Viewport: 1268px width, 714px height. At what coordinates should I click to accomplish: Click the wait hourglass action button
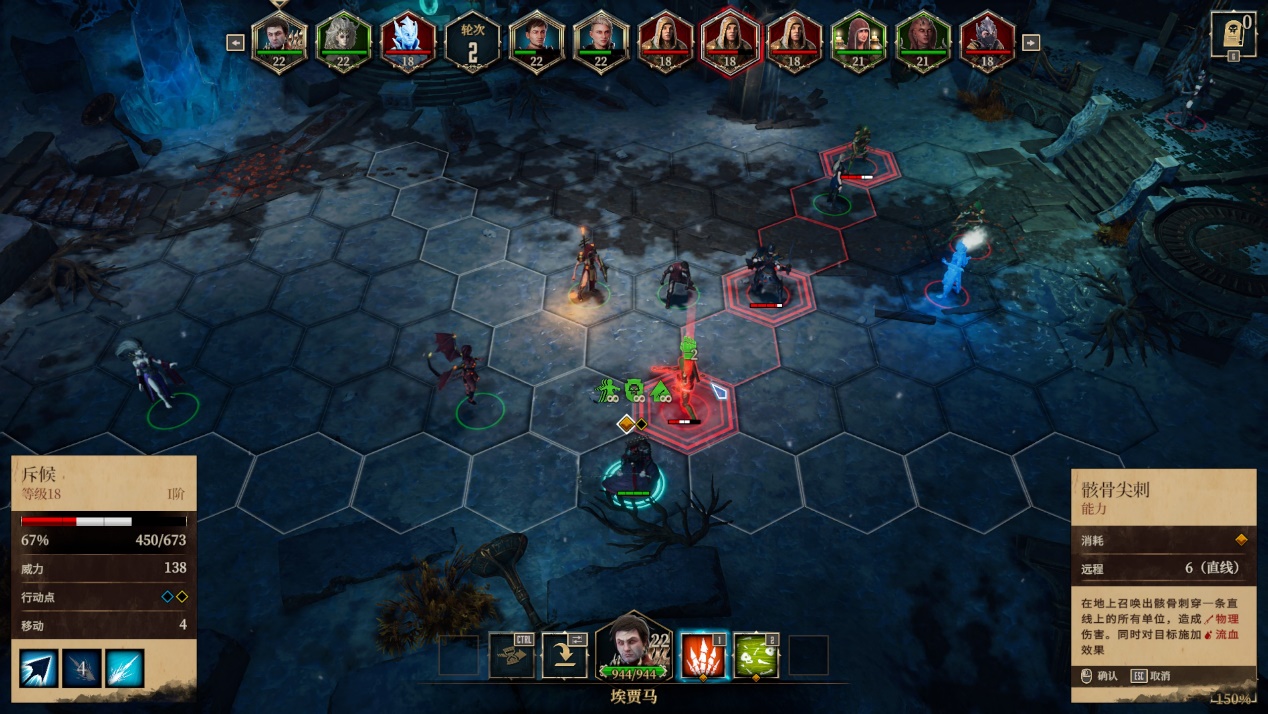click(511, 657)
